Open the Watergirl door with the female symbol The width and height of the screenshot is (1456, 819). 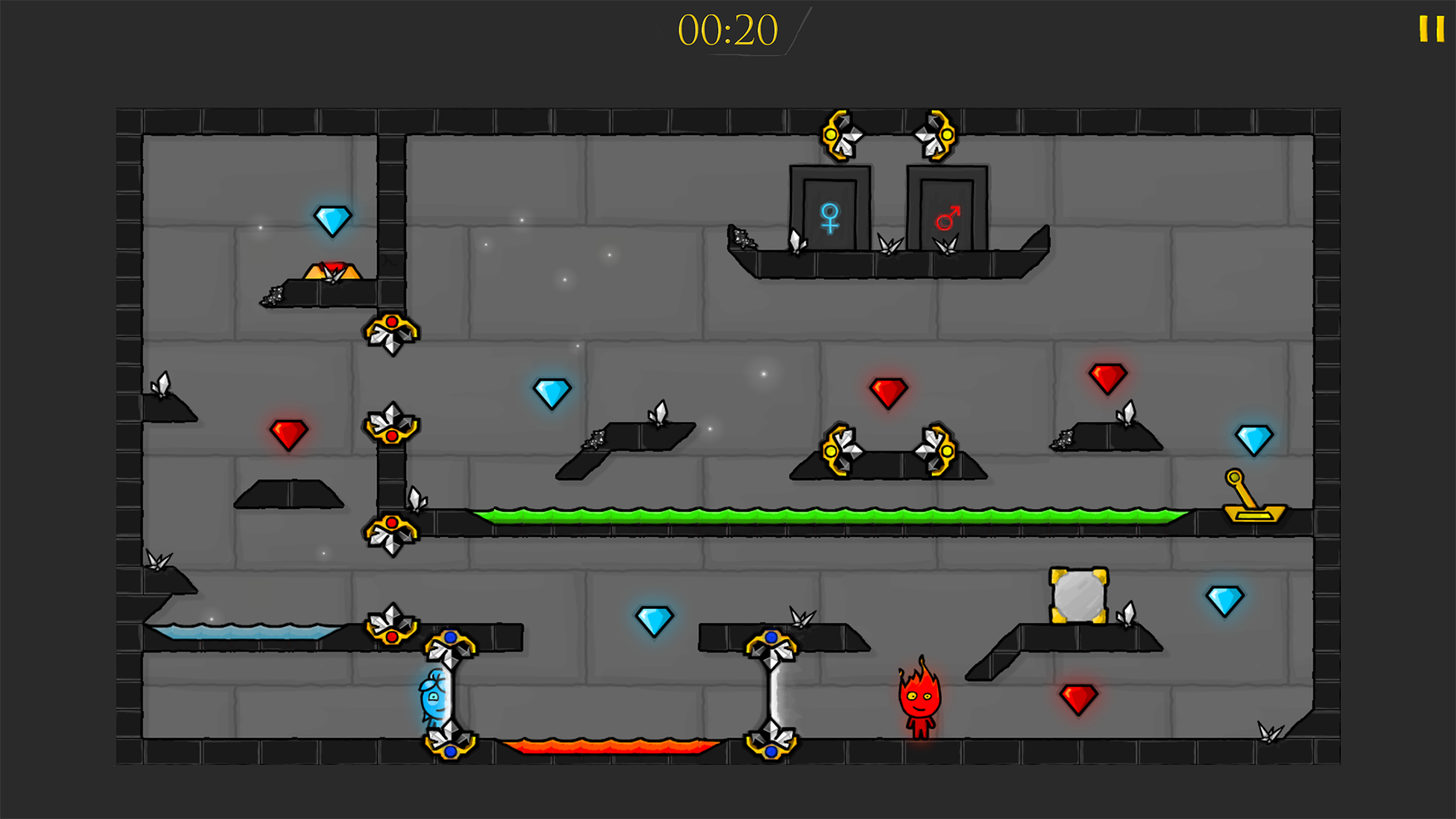pyautogui.click(x=830, y=210)
